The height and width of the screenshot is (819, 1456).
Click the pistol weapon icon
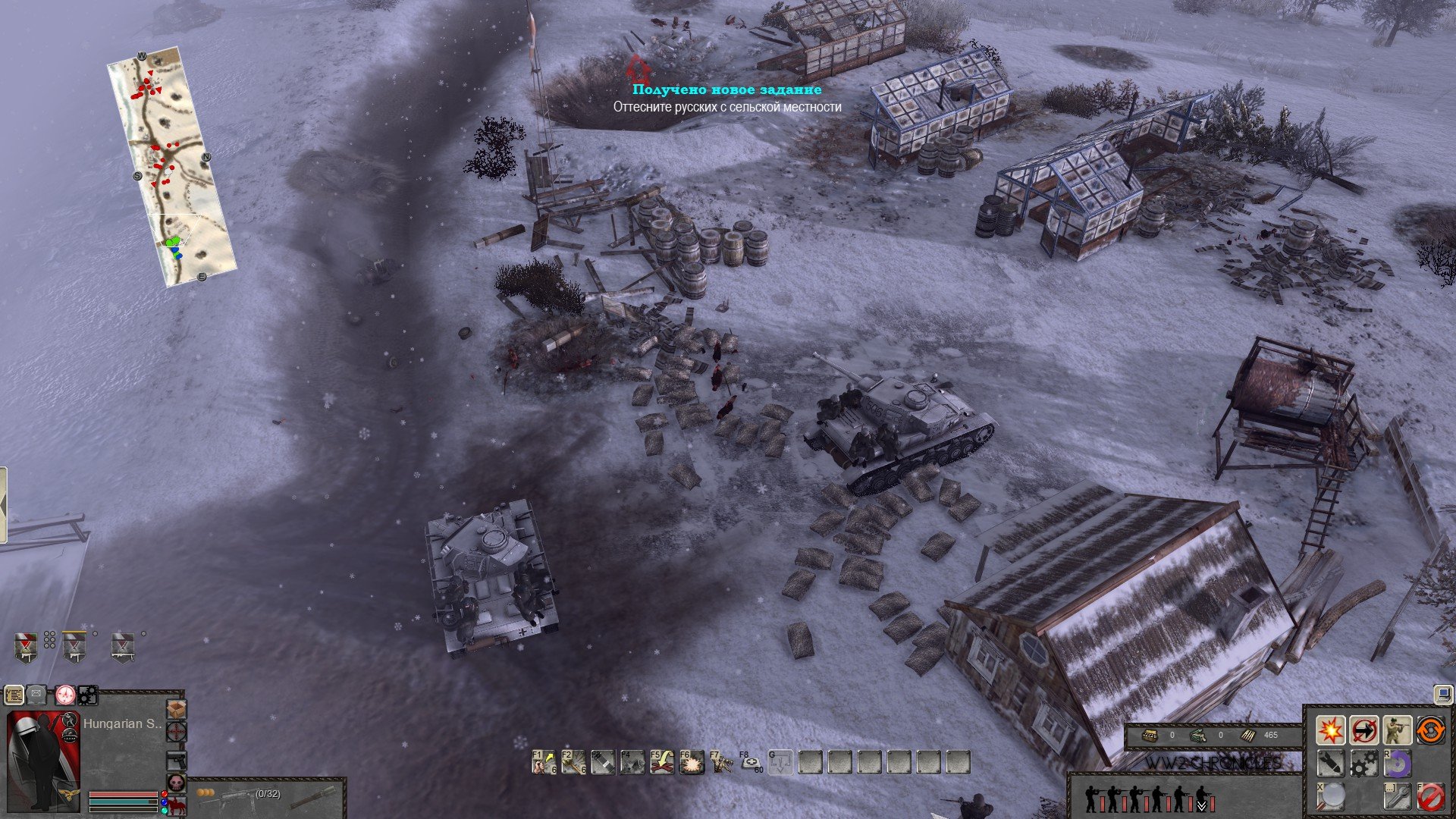[x=176, y=760]
